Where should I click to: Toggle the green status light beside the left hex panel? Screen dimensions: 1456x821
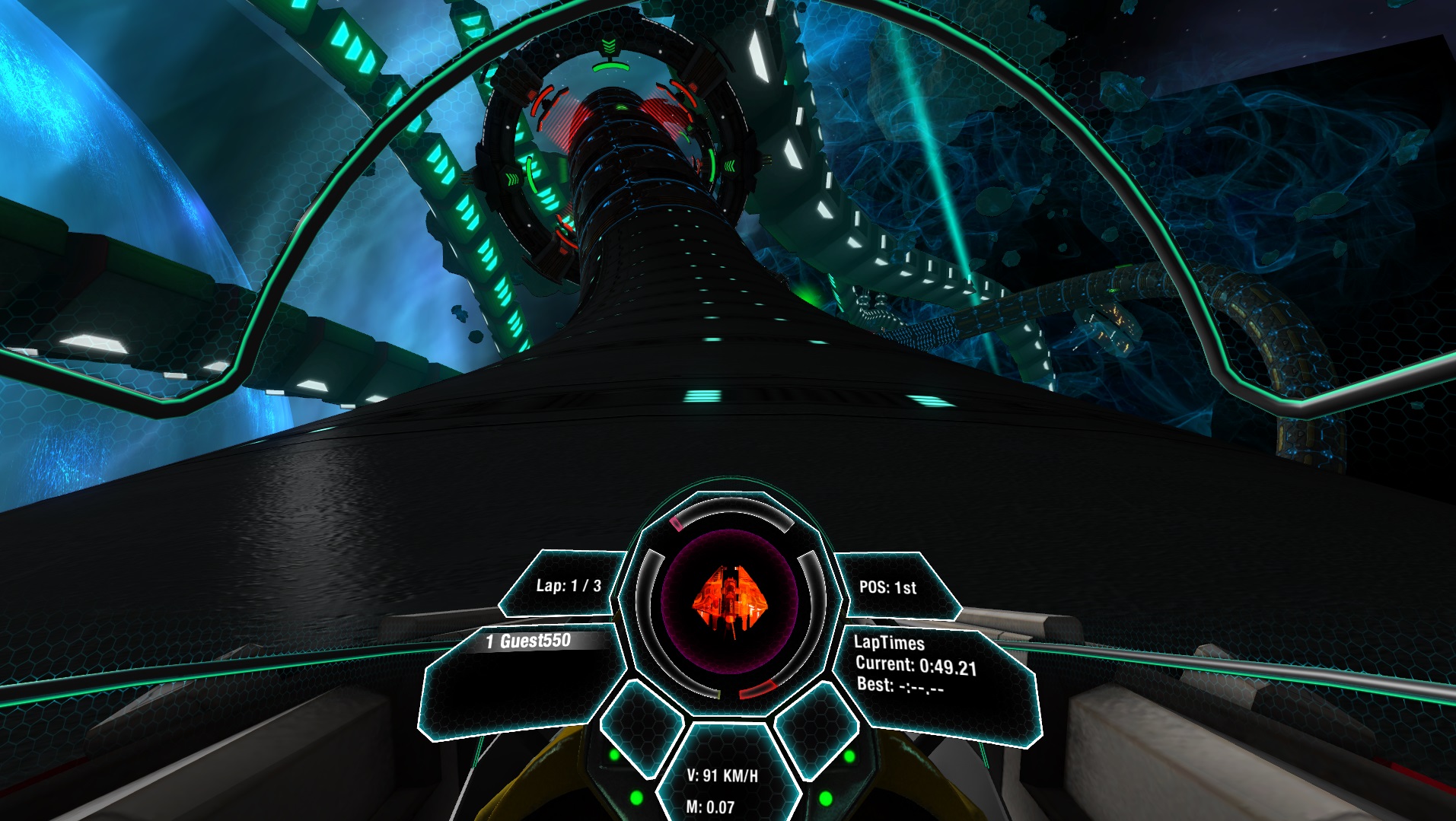[613, 755]
